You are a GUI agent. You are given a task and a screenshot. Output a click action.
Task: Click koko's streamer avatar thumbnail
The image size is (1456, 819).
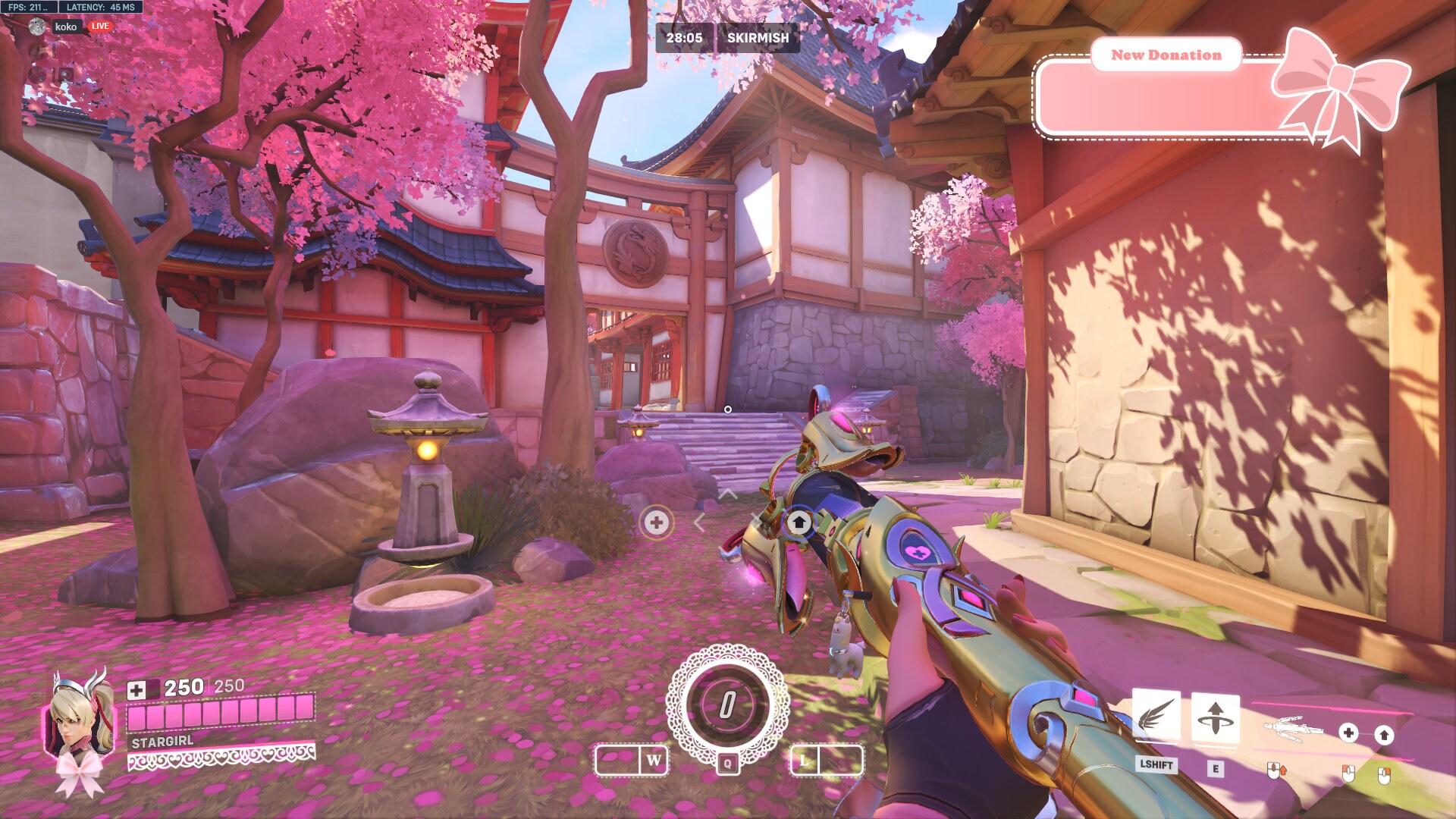point(37,27)
